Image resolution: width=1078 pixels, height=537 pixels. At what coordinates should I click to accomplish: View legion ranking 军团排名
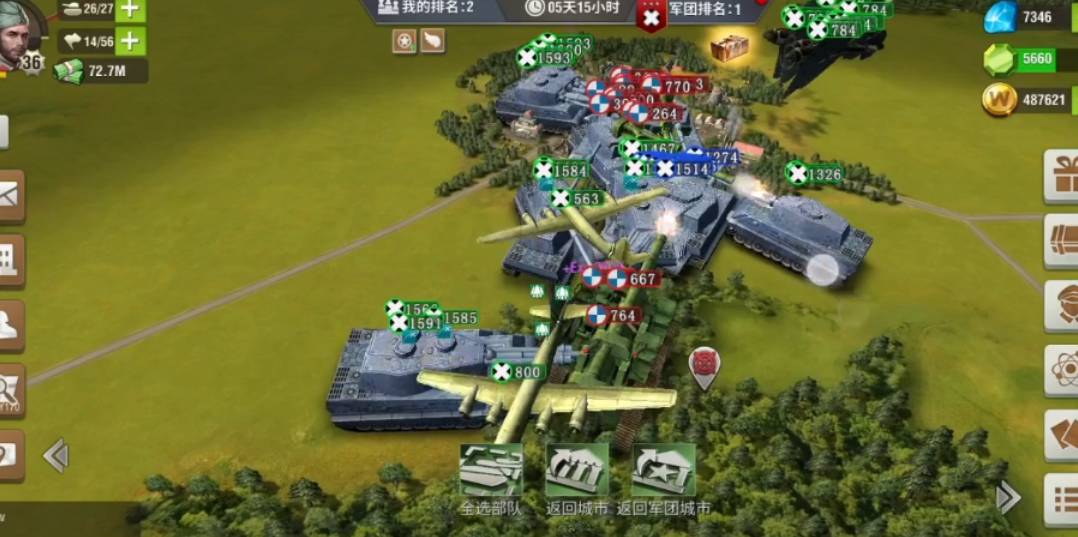tap(700, 10)
